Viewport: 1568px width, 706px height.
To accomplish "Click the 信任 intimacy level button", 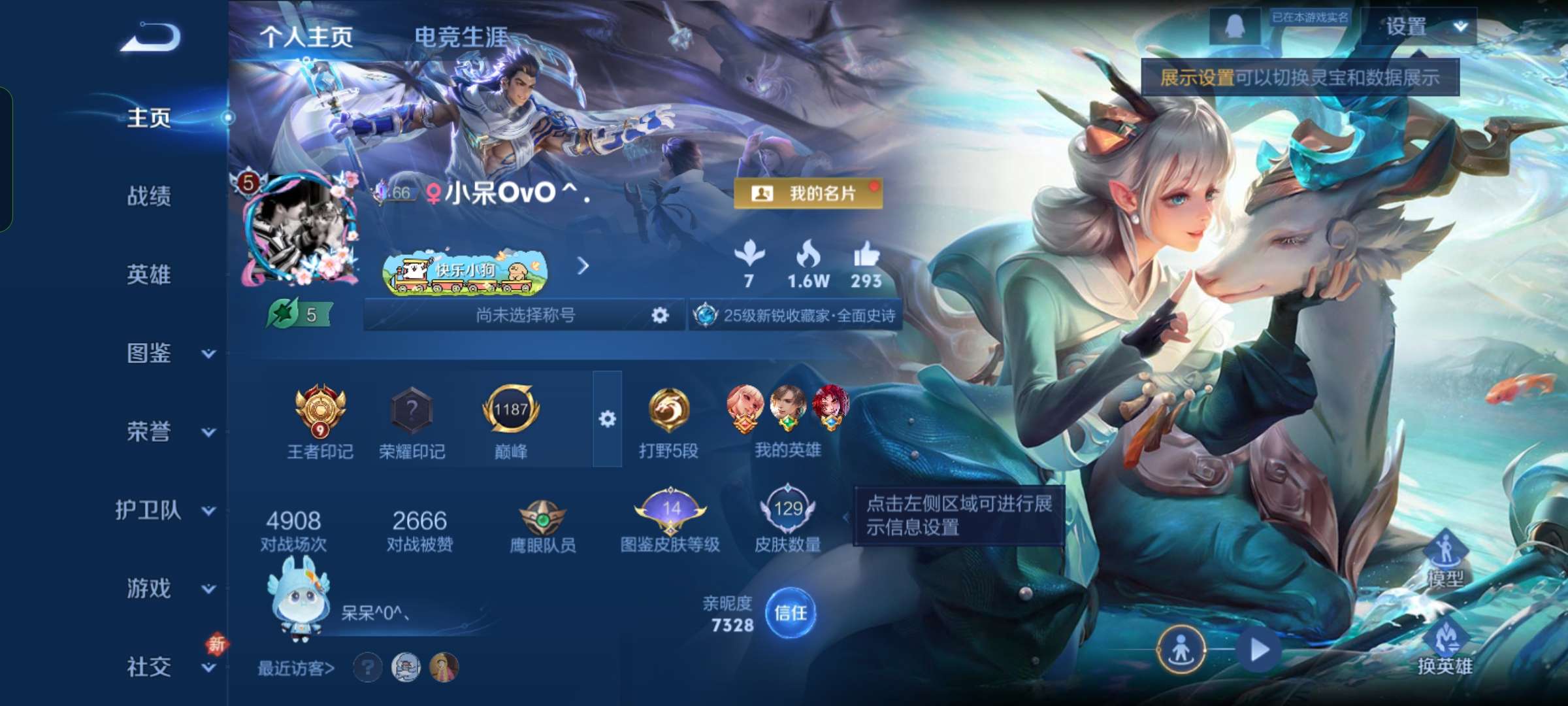I will click(x=792, y=613).
